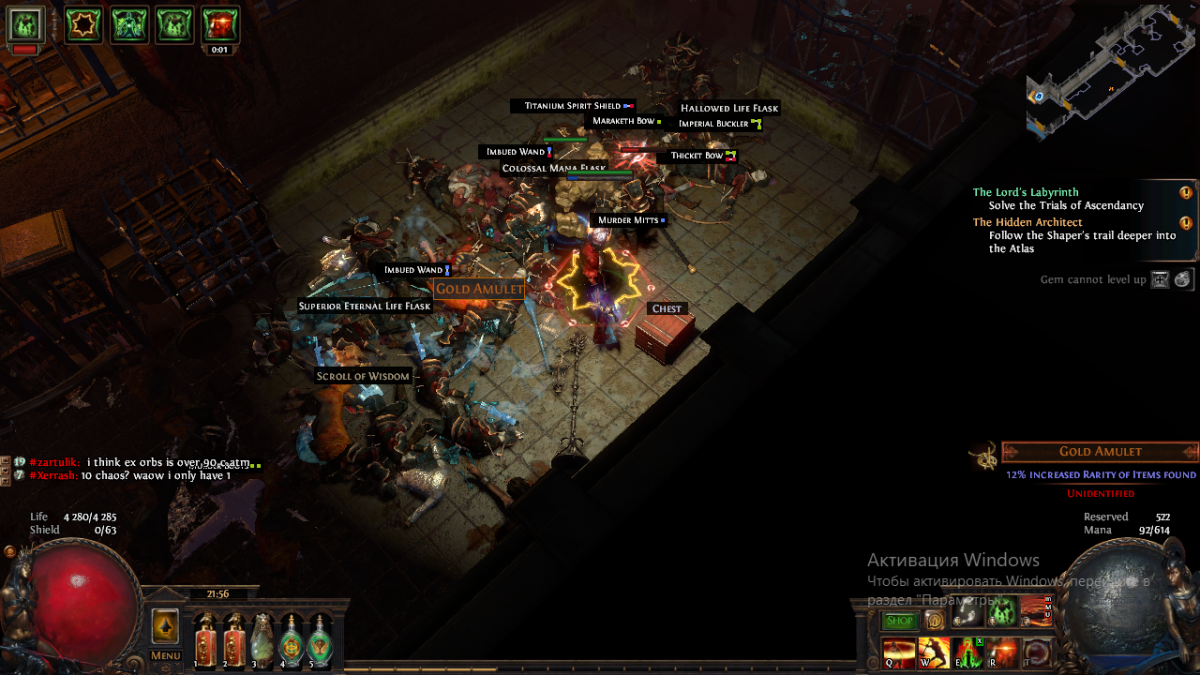Activate the red swirl skill on T
Viewport: 1200px width, 675px height.
[1037, 651]
